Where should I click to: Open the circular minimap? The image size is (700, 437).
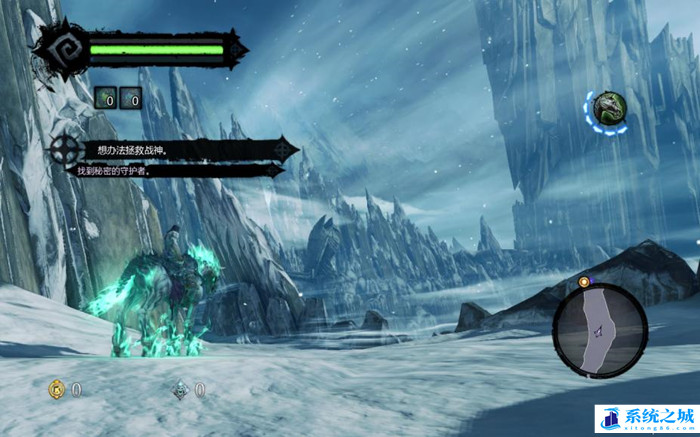click(x=600, y=329)
